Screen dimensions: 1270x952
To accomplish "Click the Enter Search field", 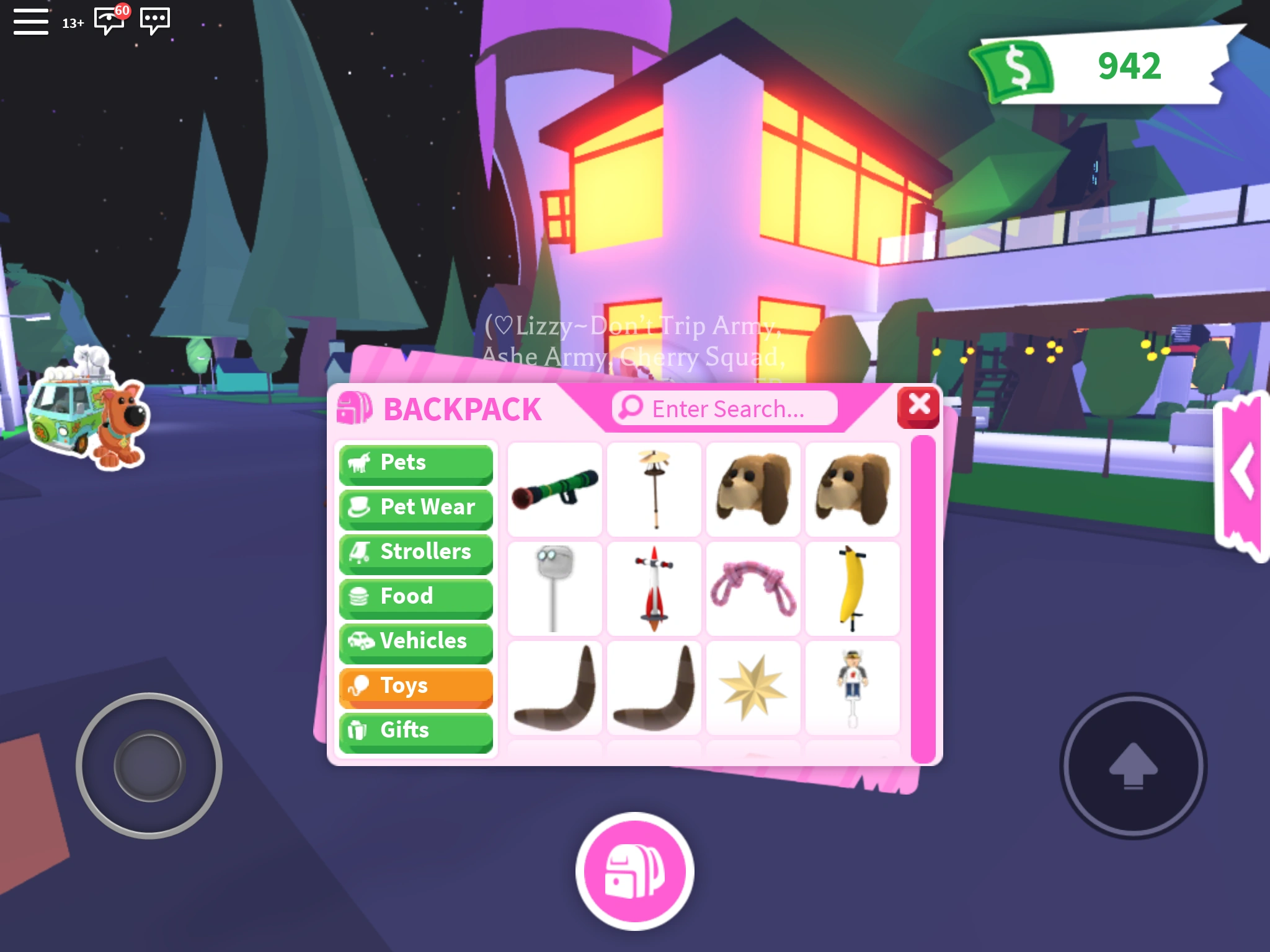I will coord(722,407).
